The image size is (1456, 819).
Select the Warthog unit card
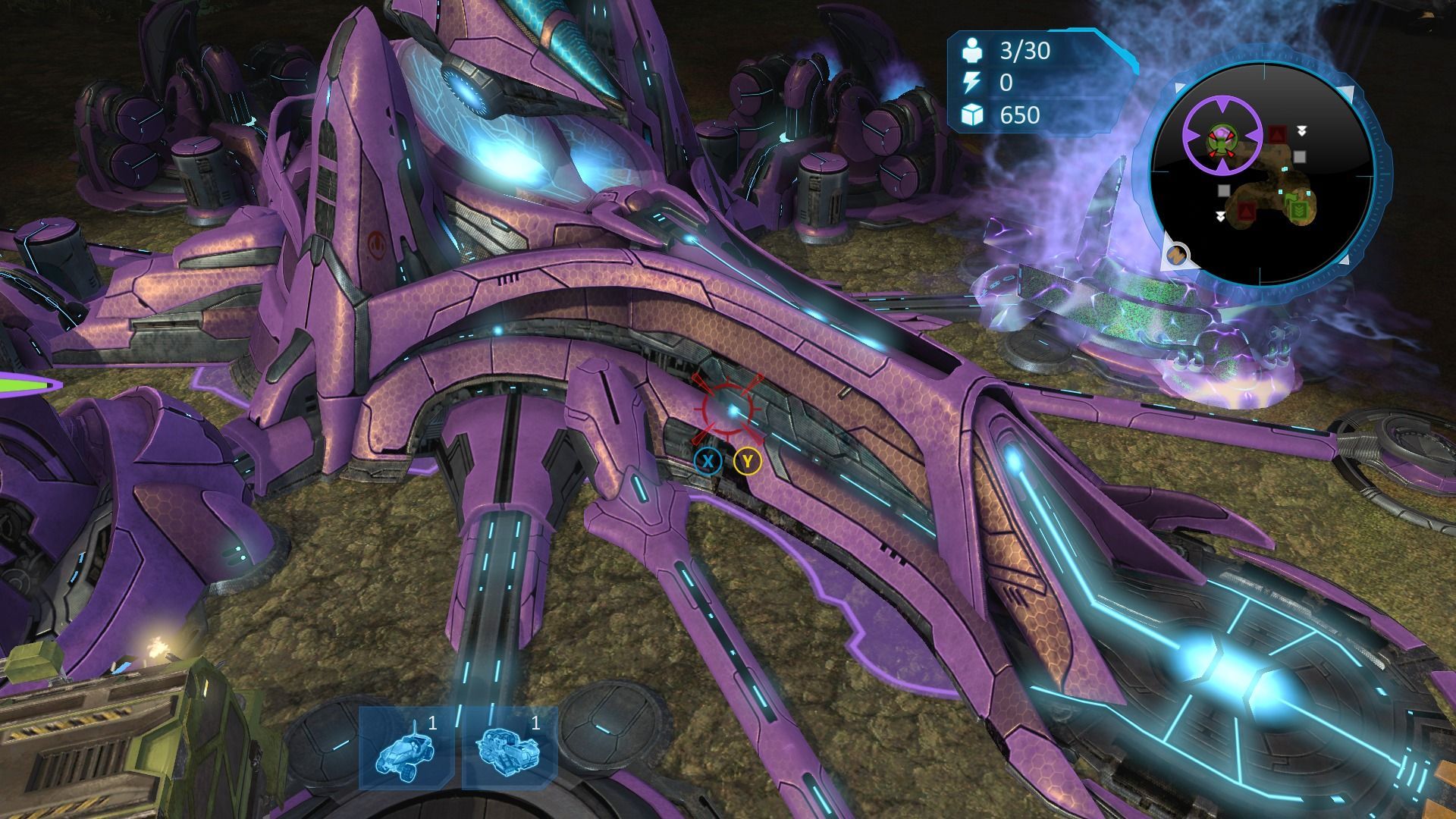[x=406, y=748]
